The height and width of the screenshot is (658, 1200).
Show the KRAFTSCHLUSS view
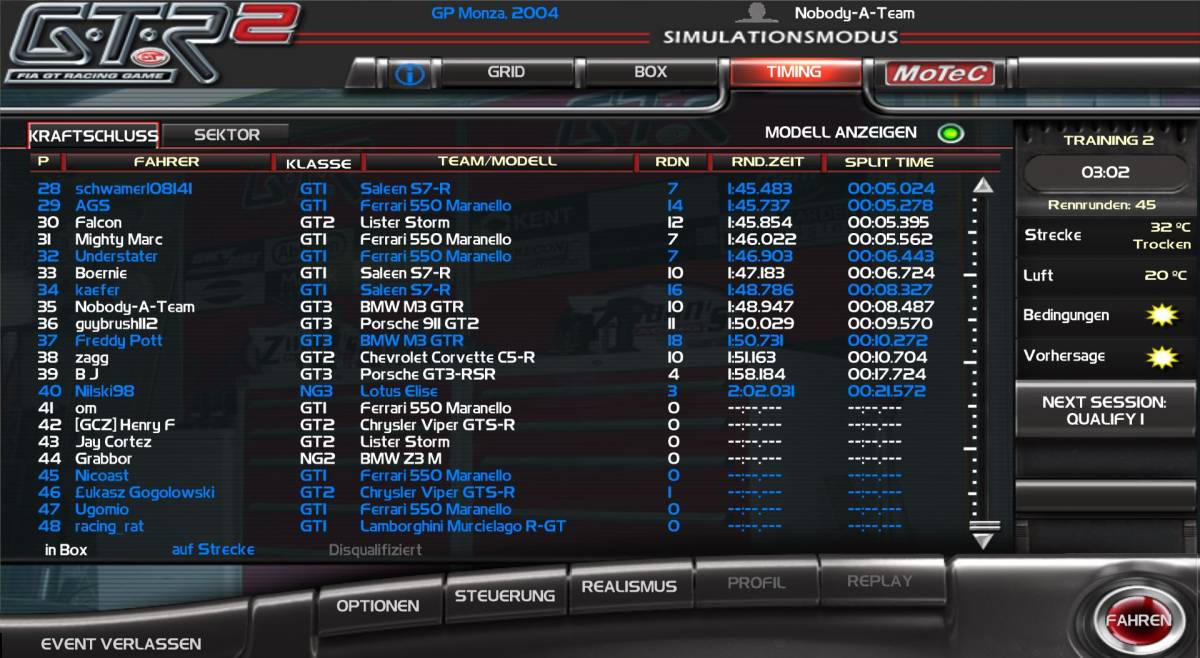(x=94, y=135)
